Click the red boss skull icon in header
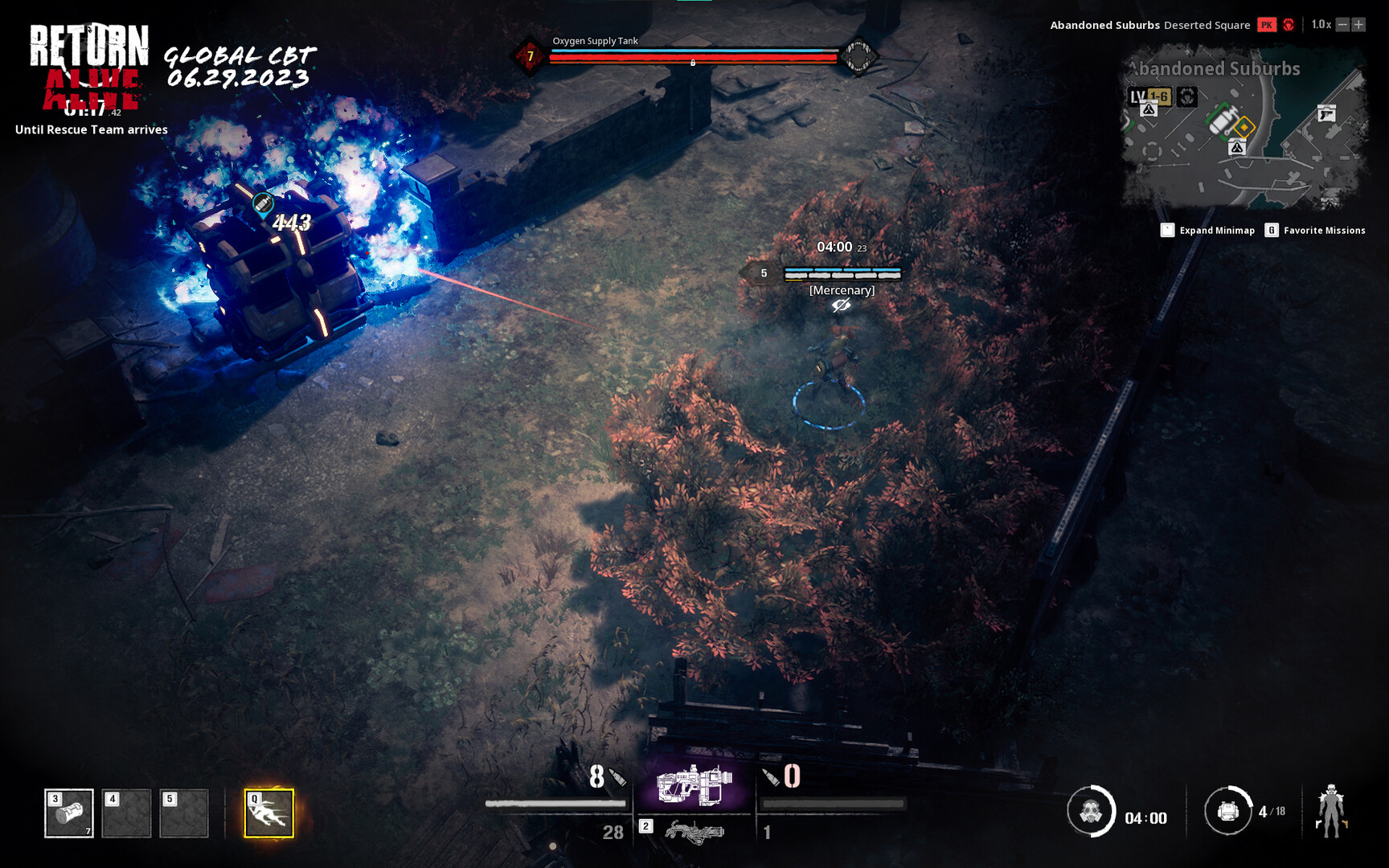The height and width of the screenshot is (868, 1389). pos(1290,25)
